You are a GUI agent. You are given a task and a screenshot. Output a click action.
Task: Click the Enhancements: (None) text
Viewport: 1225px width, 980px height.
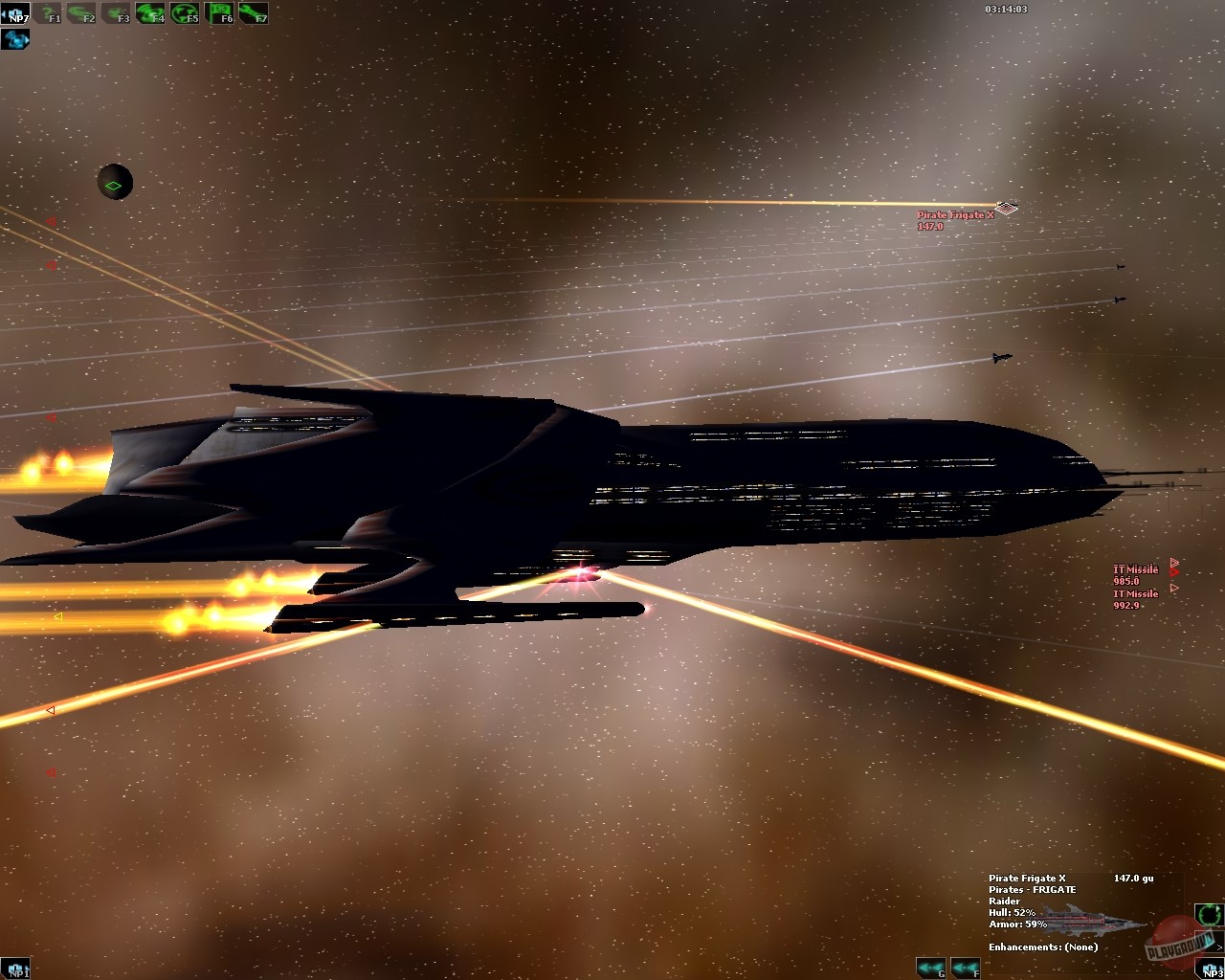1042,947
